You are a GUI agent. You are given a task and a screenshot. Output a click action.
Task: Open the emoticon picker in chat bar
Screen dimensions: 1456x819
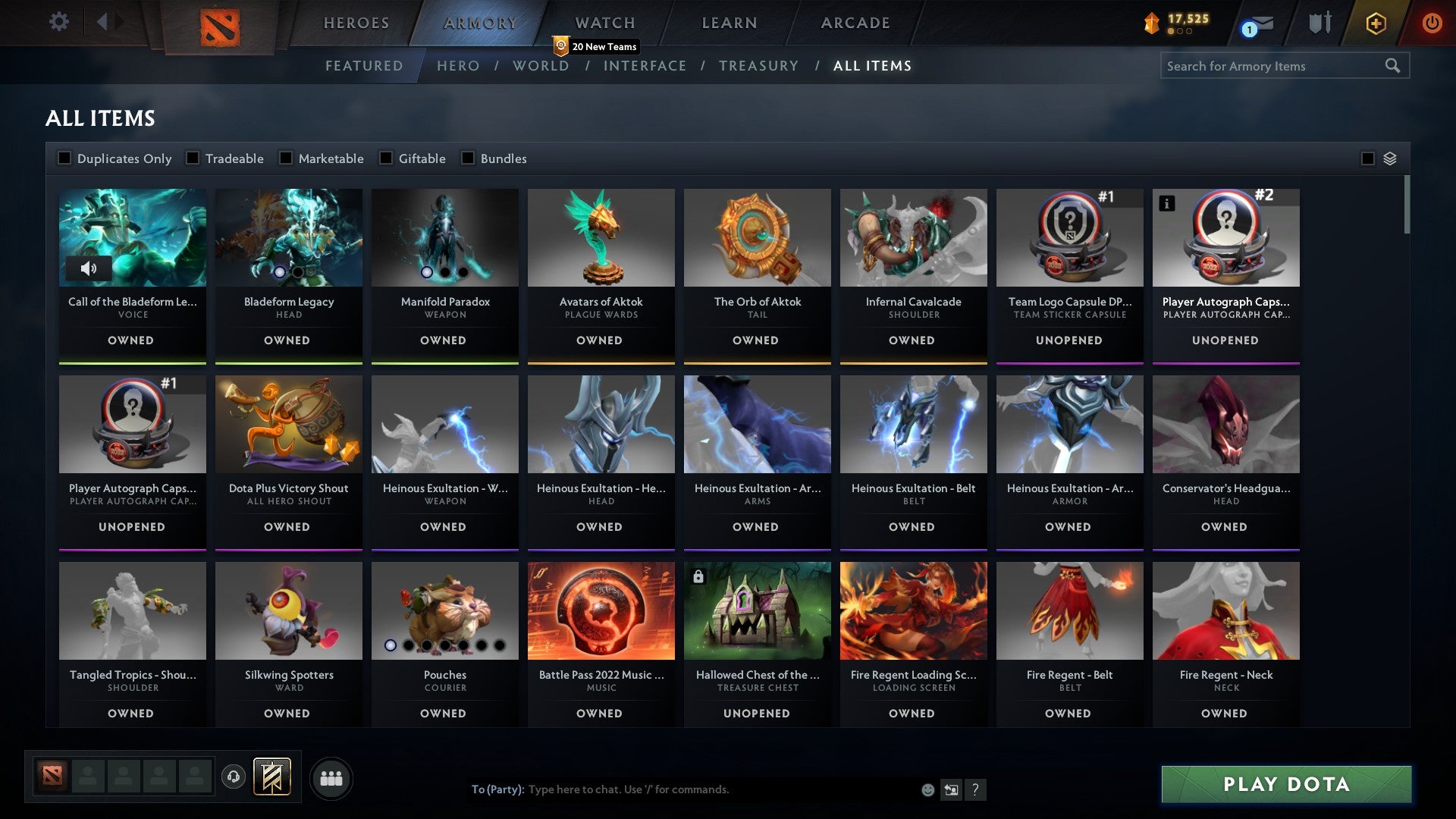point(927,789)
